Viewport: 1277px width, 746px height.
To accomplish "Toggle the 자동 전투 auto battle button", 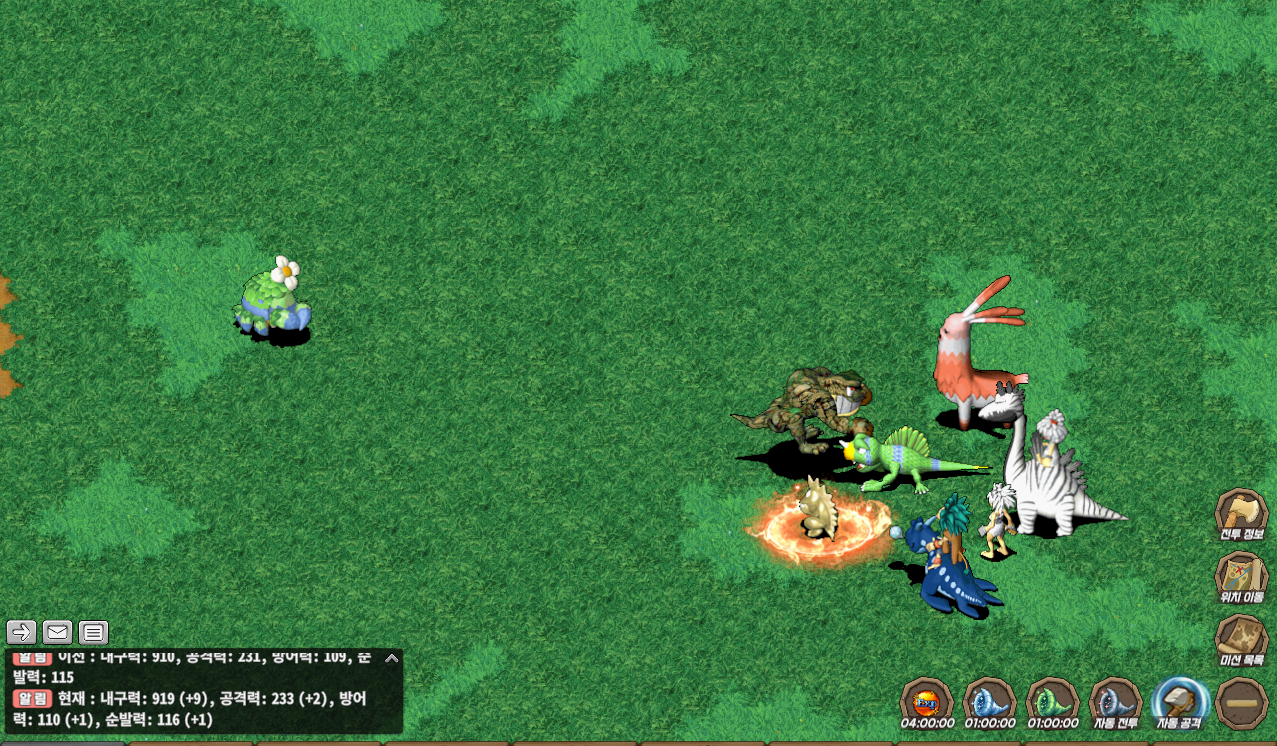I will coord(1116,700).
